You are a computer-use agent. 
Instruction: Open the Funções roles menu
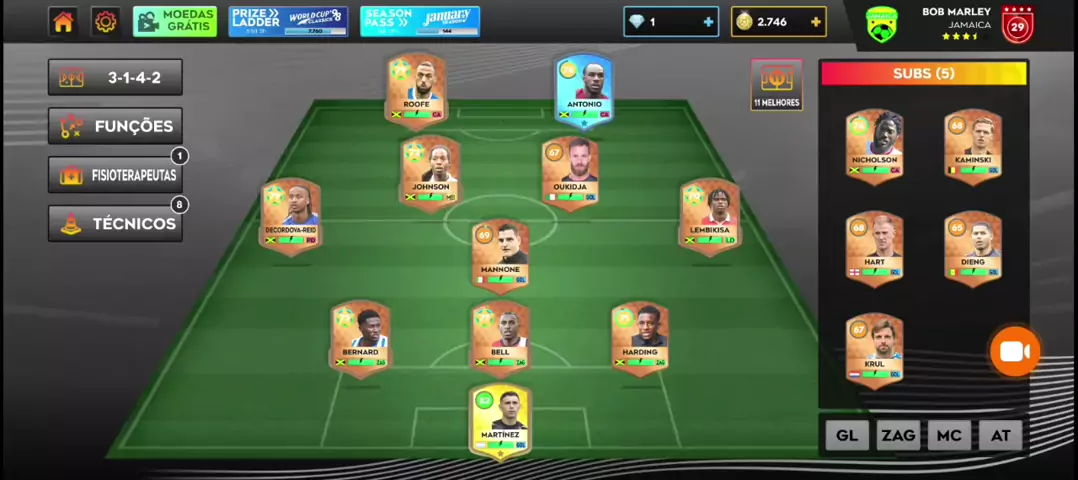[115, 126]
